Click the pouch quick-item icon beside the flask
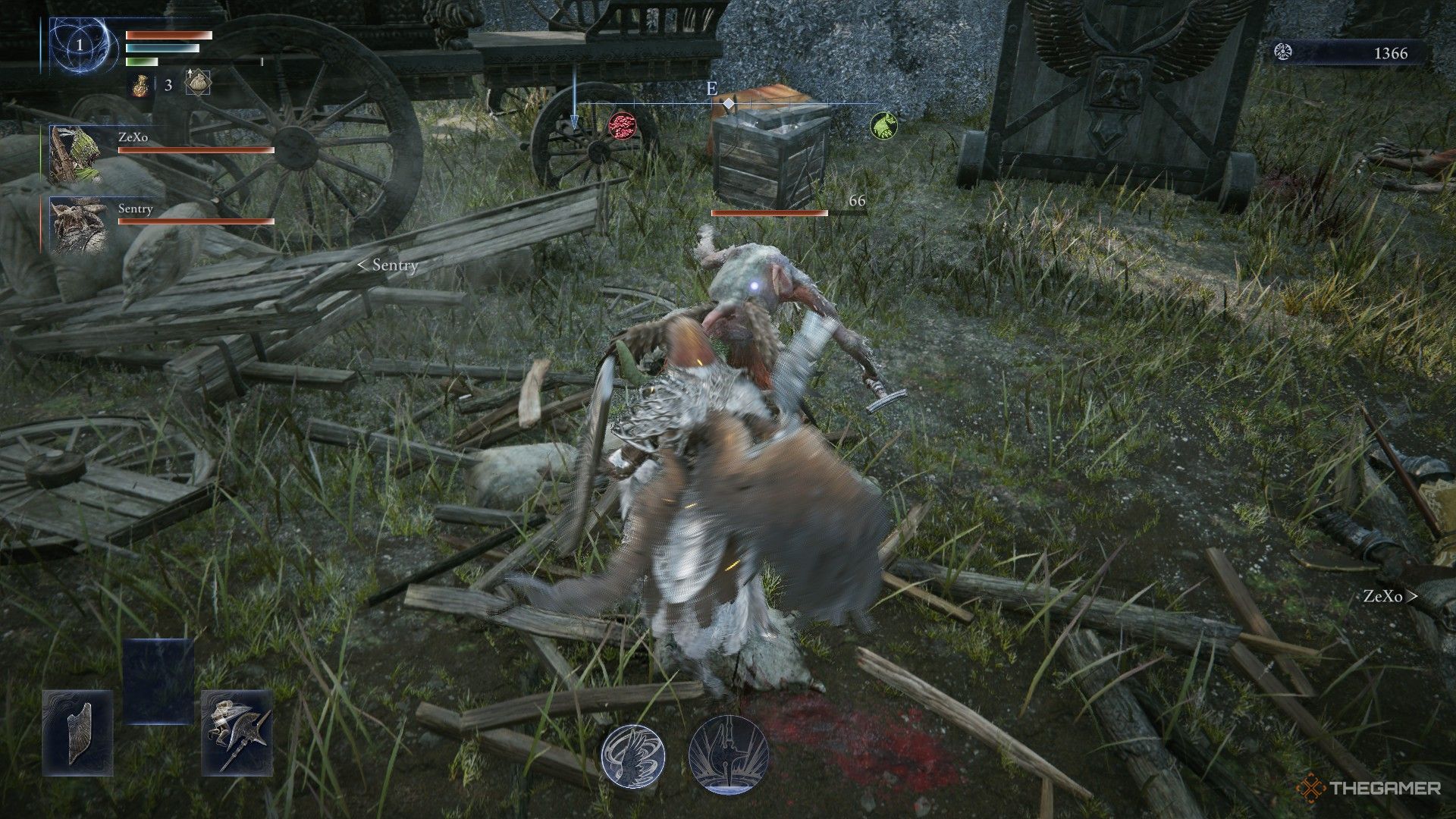This screenshot has width=1456, height=819. click(196, 84)
